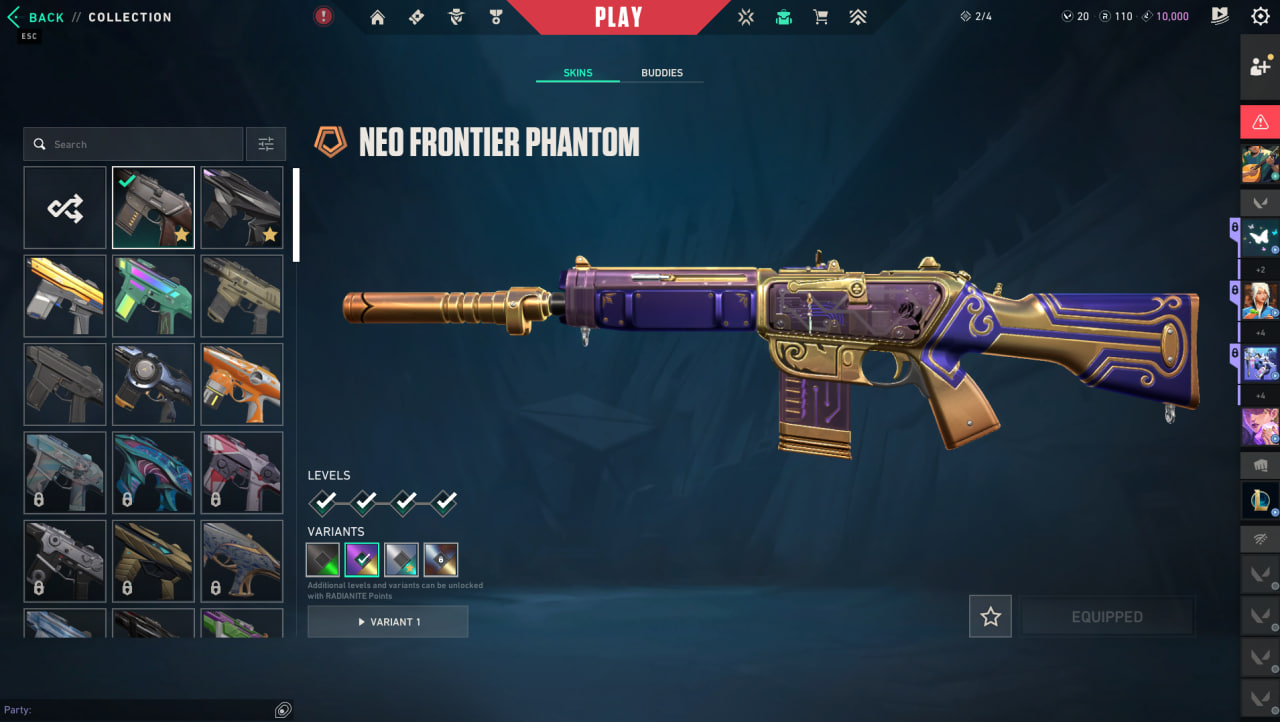
Task: Open the add friend panel
Action: tap(1259, 67)
